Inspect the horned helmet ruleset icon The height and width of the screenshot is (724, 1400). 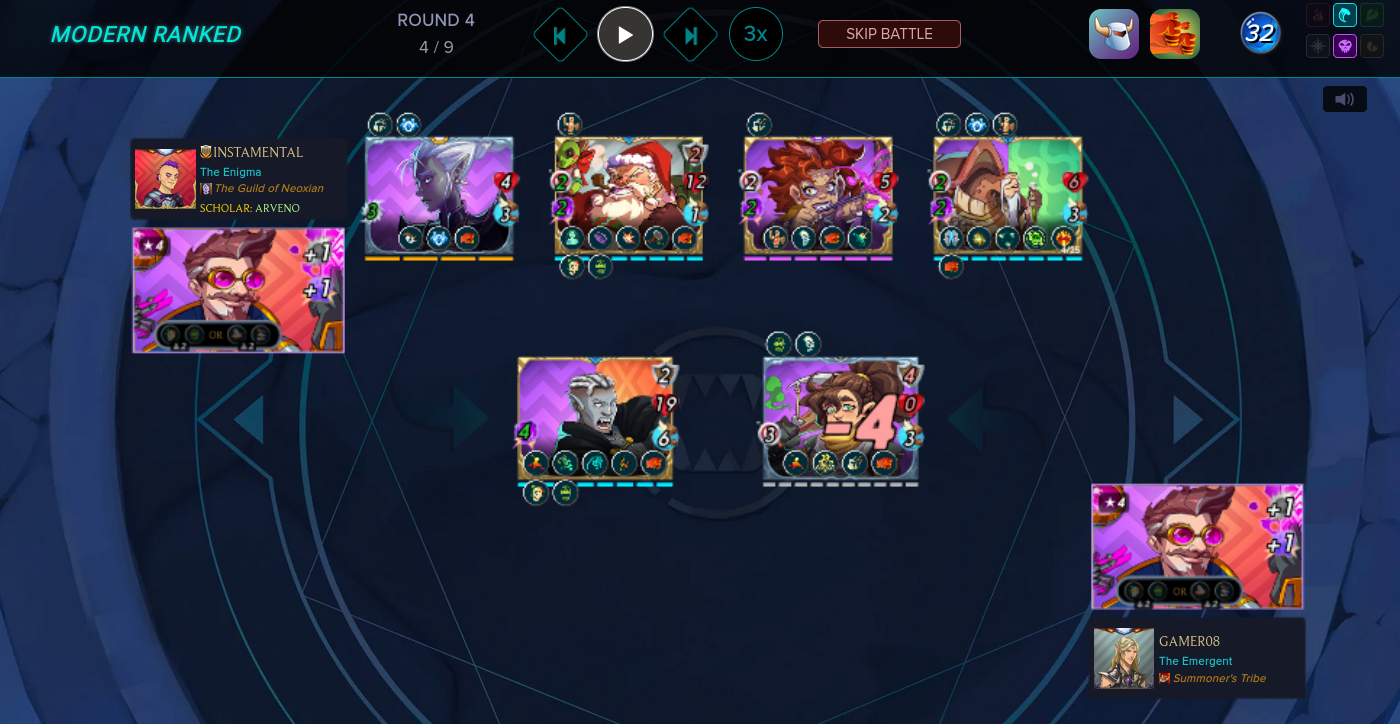(x=1114, y=34)
